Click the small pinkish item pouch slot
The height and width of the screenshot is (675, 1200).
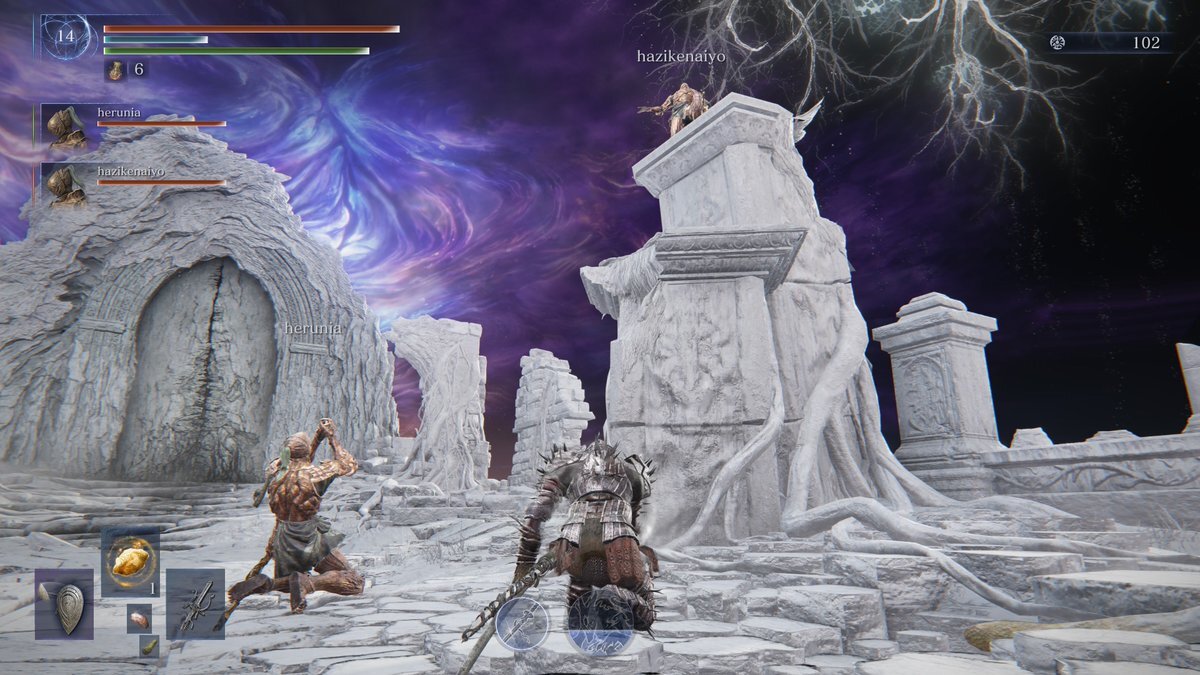coord(139,618)
